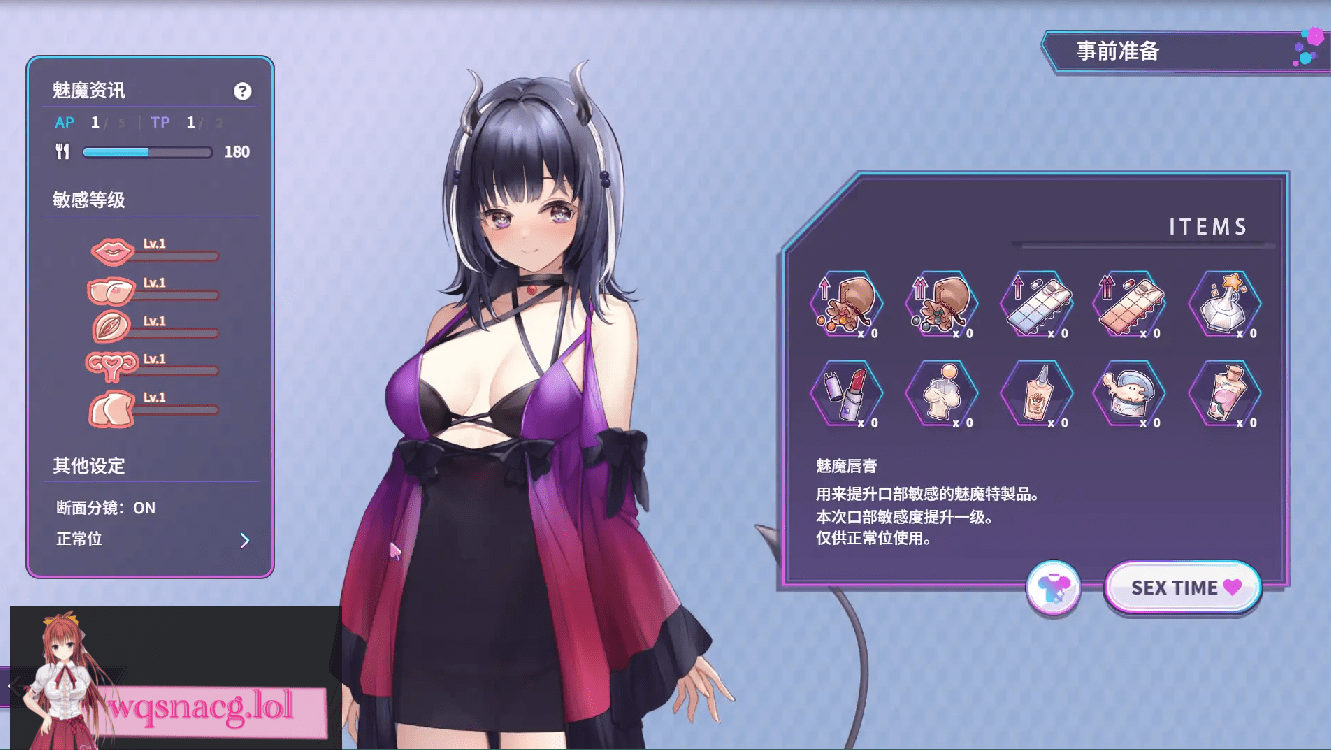Select the breast sensitivity icon
Image resolution: width=1331 pixels, height=750 pixels.
pyautogui.click(x=112, y=289)
